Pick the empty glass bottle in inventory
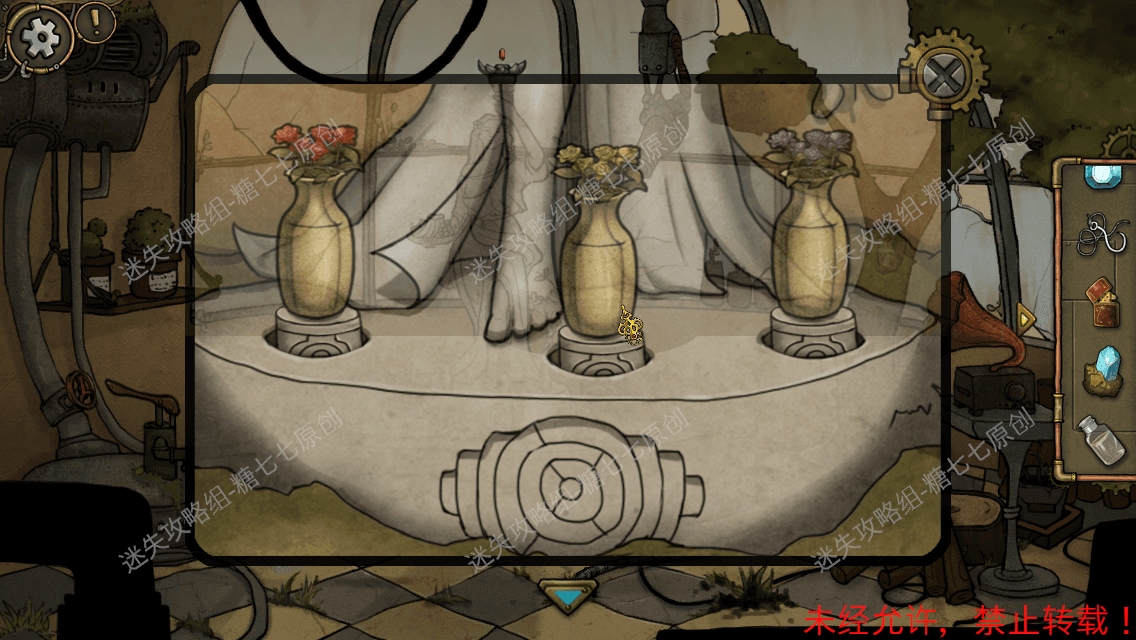This screenshot has width=1136, height=640. [x=1100, y=438]
